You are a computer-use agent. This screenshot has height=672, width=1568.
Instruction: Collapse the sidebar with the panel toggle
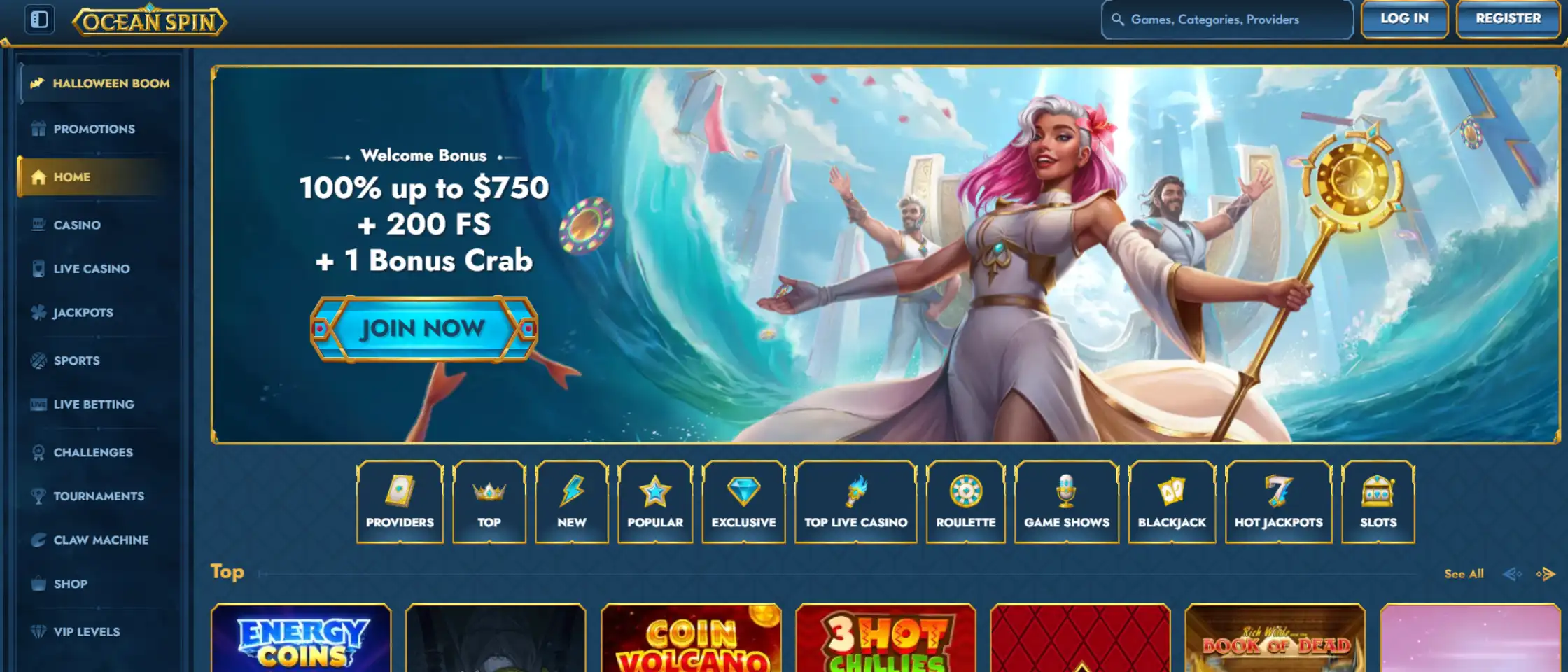click(41, 20)
